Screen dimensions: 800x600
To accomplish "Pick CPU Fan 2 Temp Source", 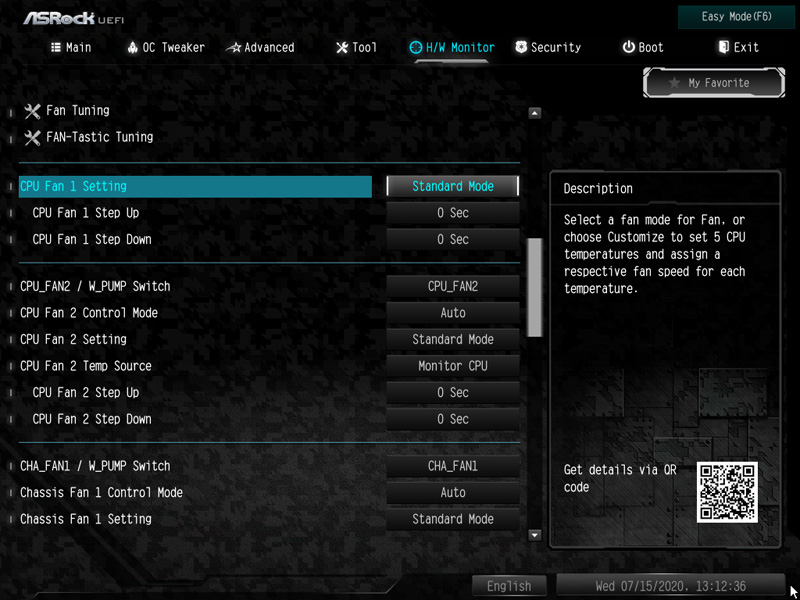I will (453, 366).
